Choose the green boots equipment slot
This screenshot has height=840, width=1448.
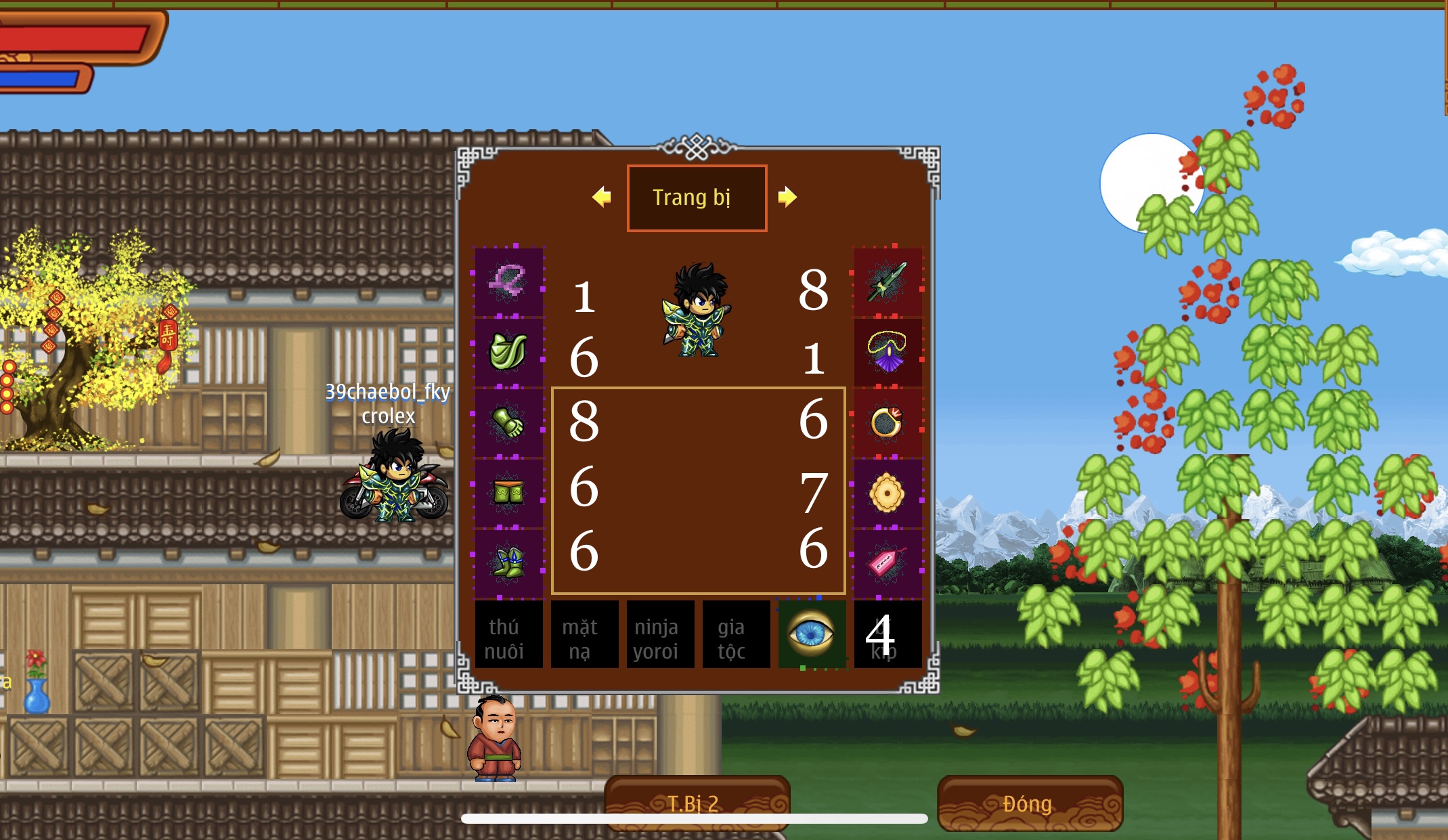[x=508, y=562]
